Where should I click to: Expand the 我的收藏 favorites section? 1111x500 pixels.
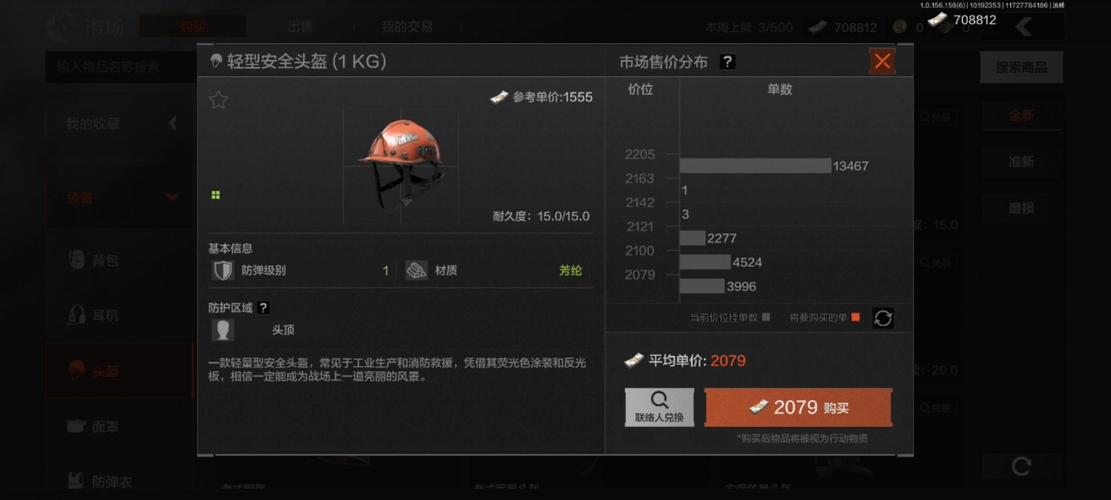point(120,124)
